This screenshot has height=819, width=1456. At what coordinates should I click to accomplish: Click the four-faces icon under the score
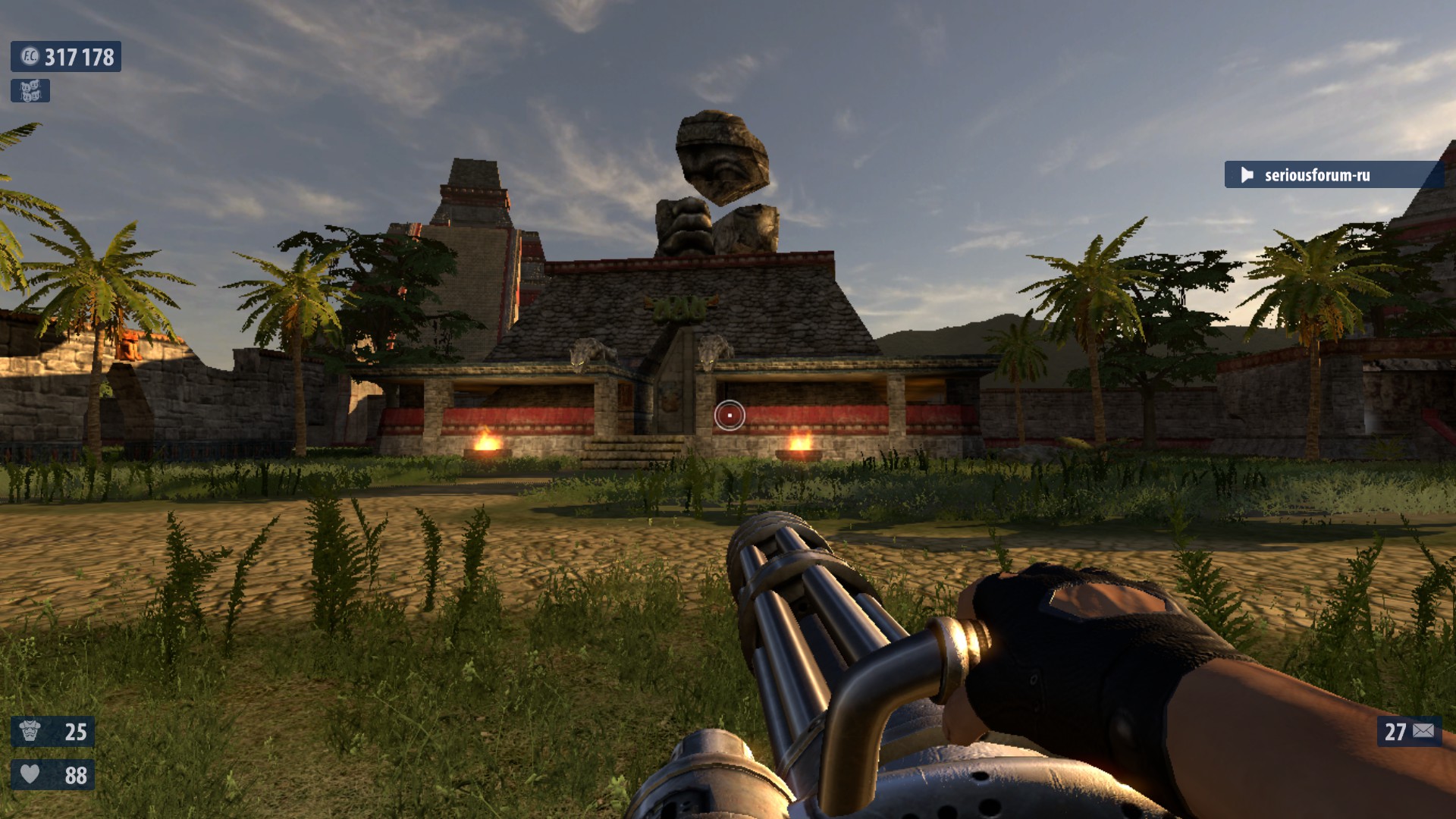point(30,91)
